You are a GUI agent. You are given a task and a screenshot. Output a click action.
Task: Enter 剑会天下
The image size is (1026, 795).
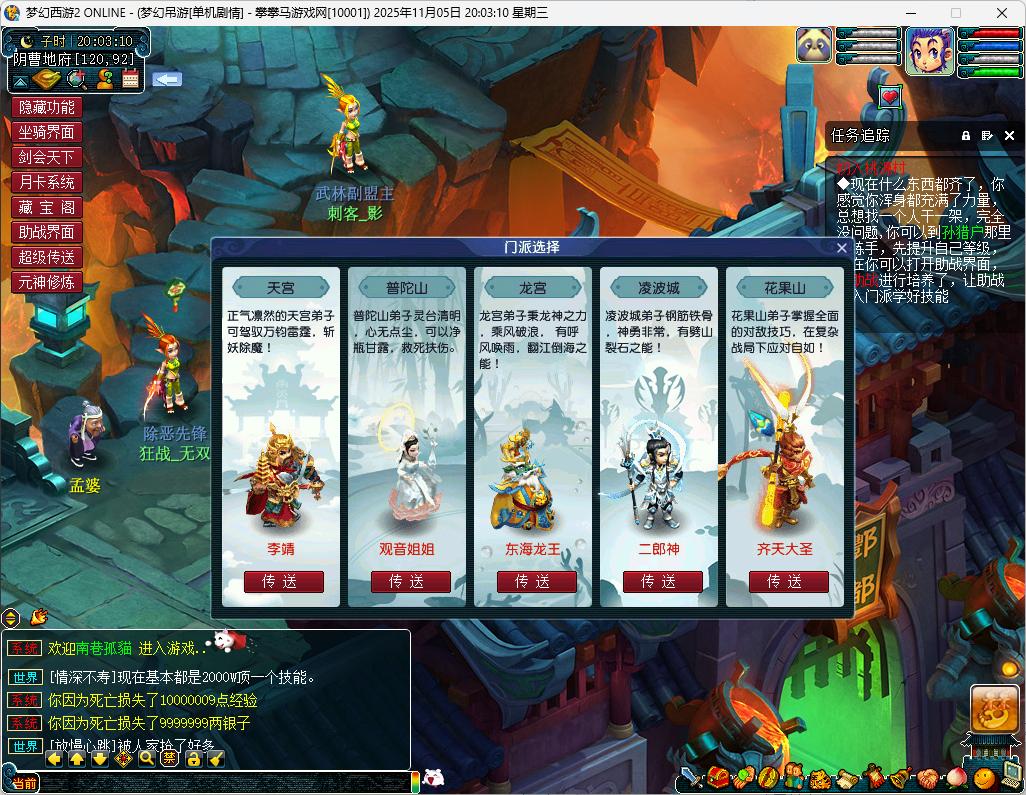46,157
